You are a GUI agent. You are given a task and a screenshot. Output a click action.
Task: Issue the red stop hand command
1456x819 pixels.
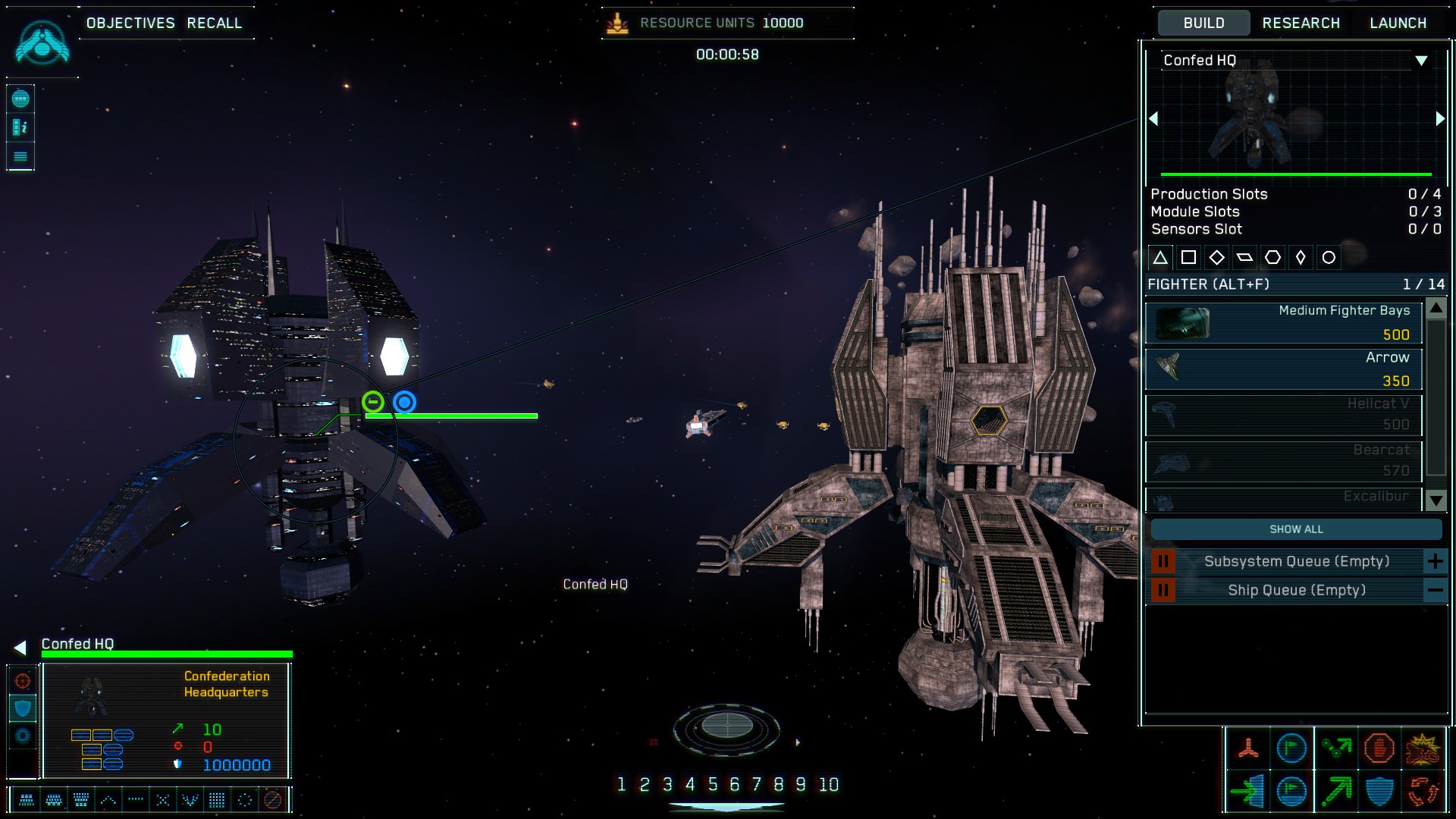coord(1379,748)
